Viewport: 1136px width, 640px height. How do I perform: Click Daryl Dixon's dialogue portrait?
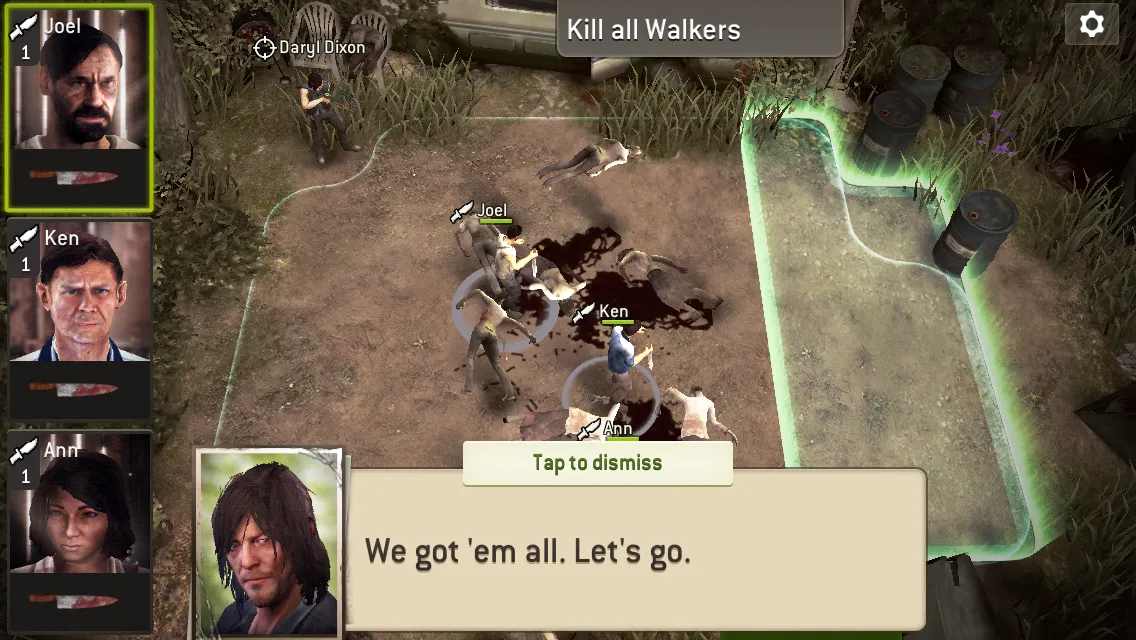(x=269, y=544)
